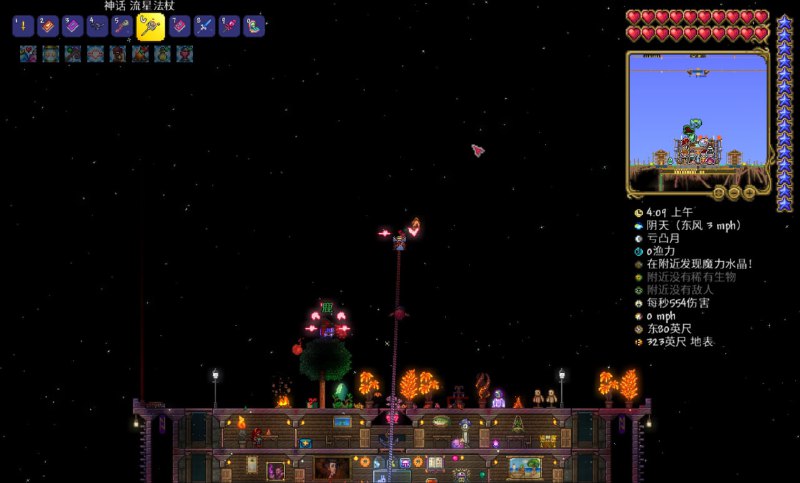Select the highlighted Meteor Staff hotbar slot

pos(150,27)
